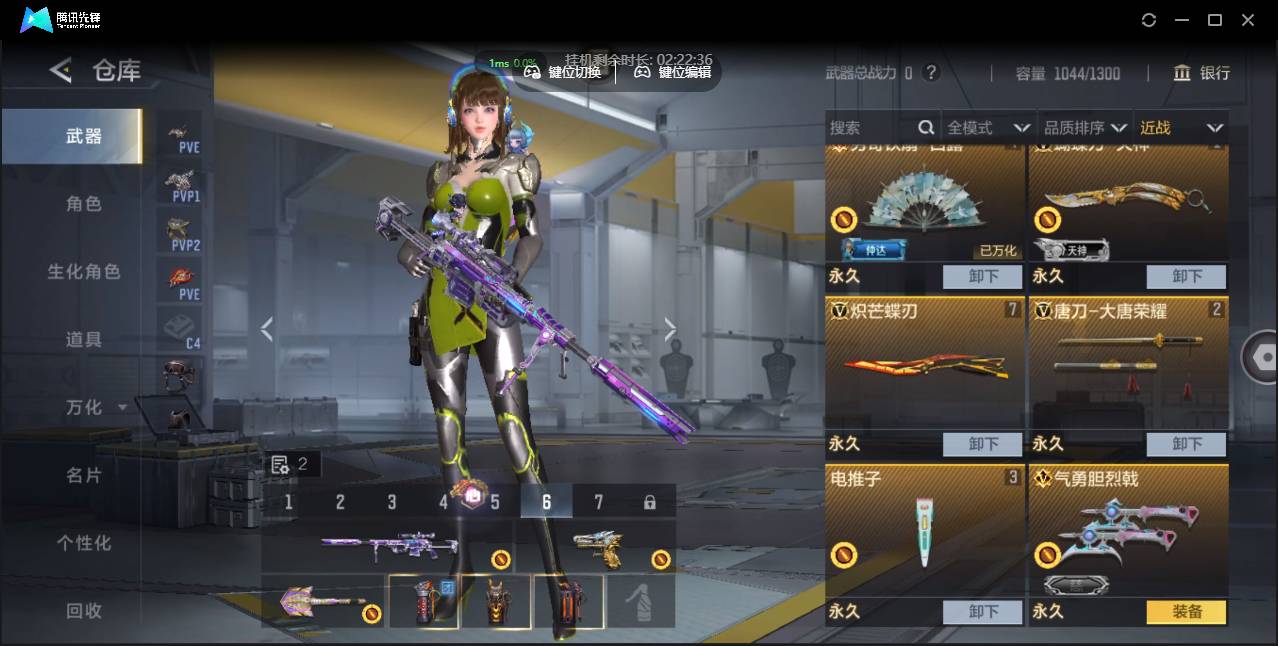Screen dimensions: 1278x646
Task: Open the 品质排序 sort dropdown
Action: tap(1085, 128)
